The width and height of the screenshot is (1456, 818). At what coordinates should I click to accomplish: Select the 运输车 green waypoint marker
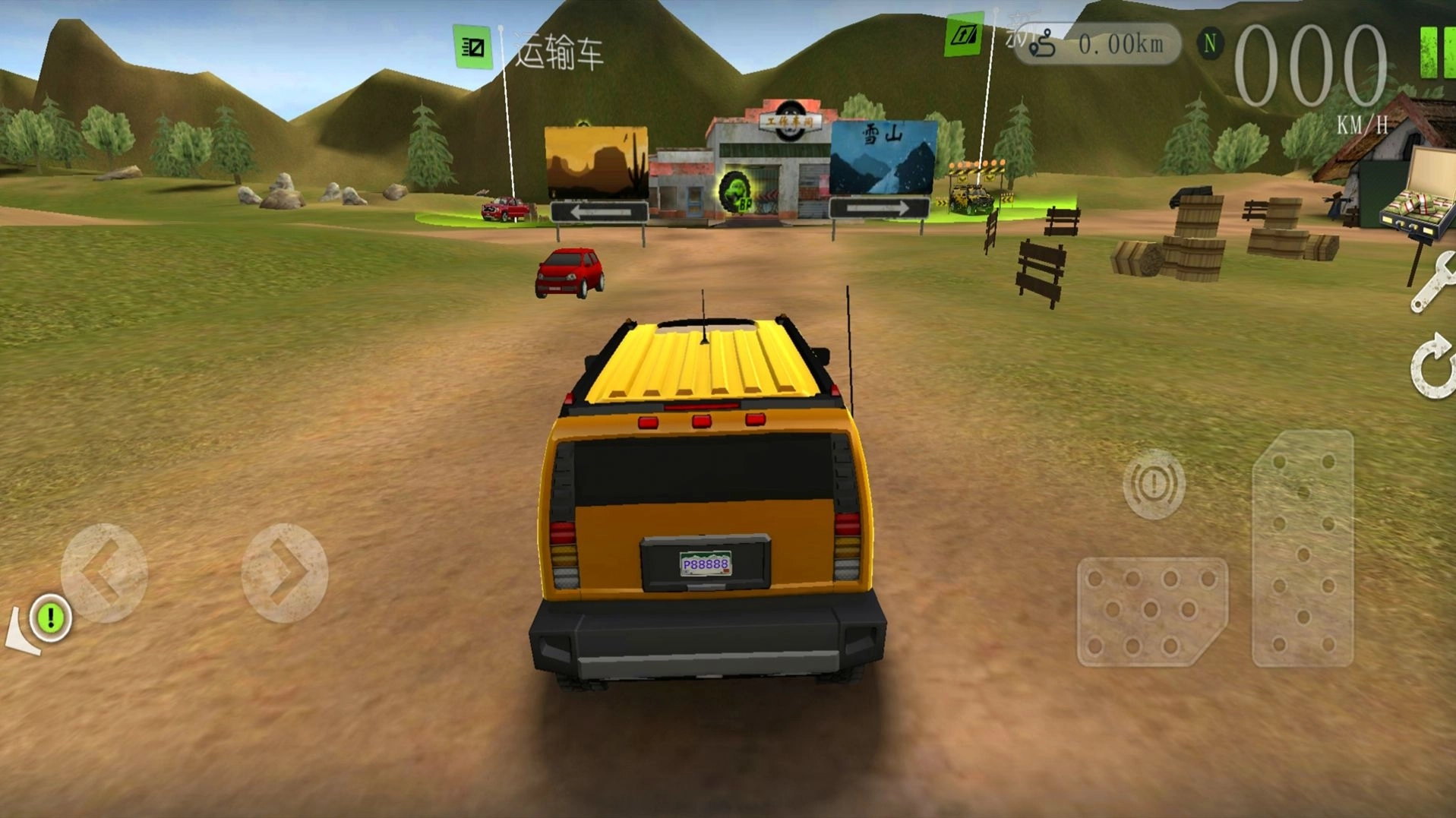pos(472,47)
